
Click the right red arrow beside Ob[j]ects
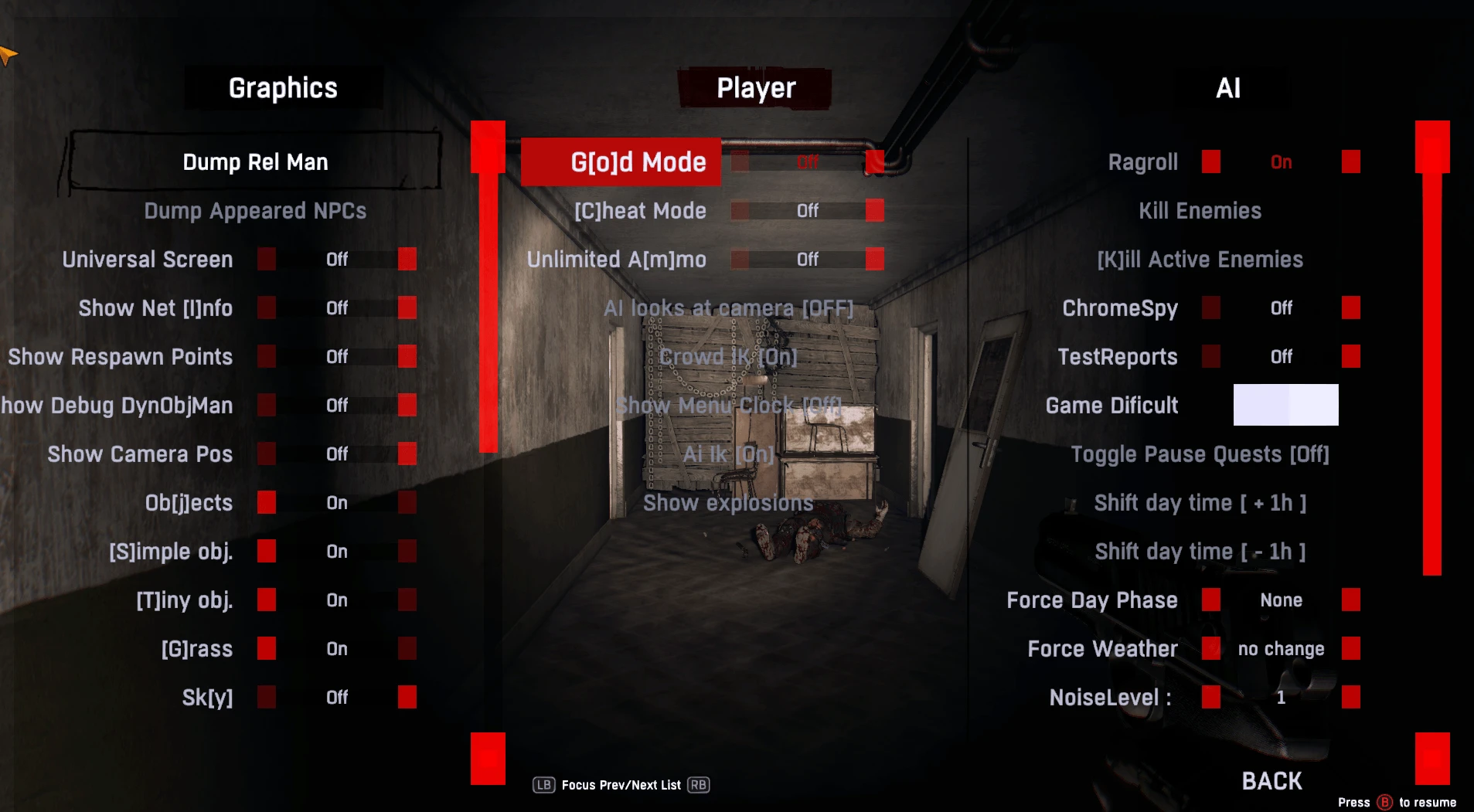407,502
